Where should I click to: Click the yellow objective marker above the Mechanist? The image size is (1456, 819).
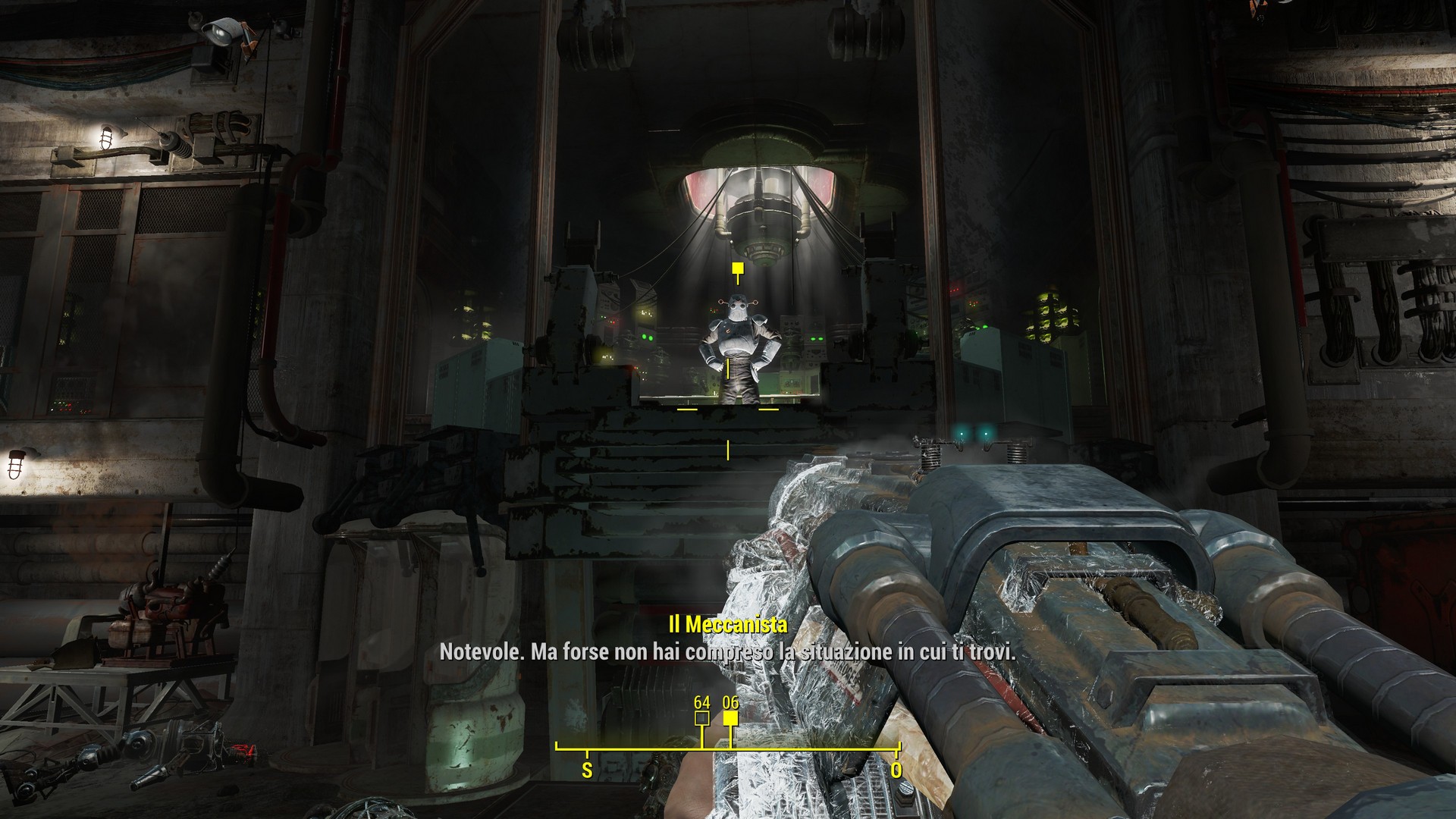(736, 269)
